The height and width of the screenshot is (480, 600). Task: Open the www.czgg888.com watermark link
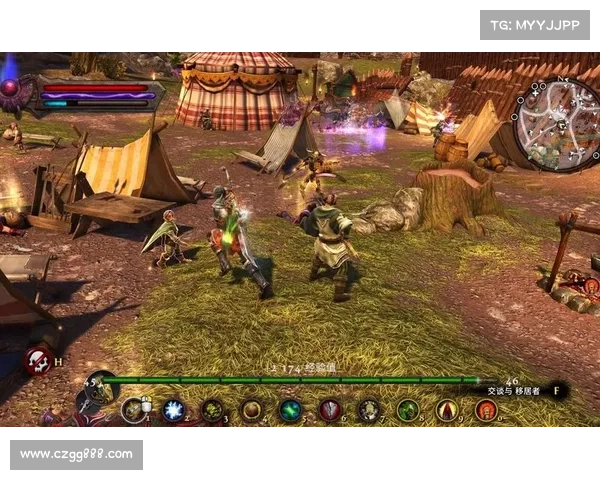coord(76,455)
